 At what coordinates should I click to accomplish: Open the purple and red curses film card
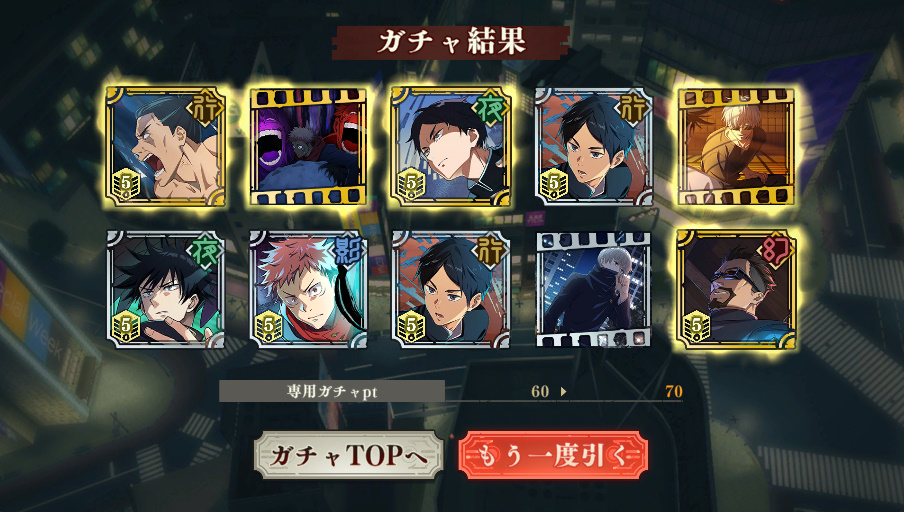(308, 146)
